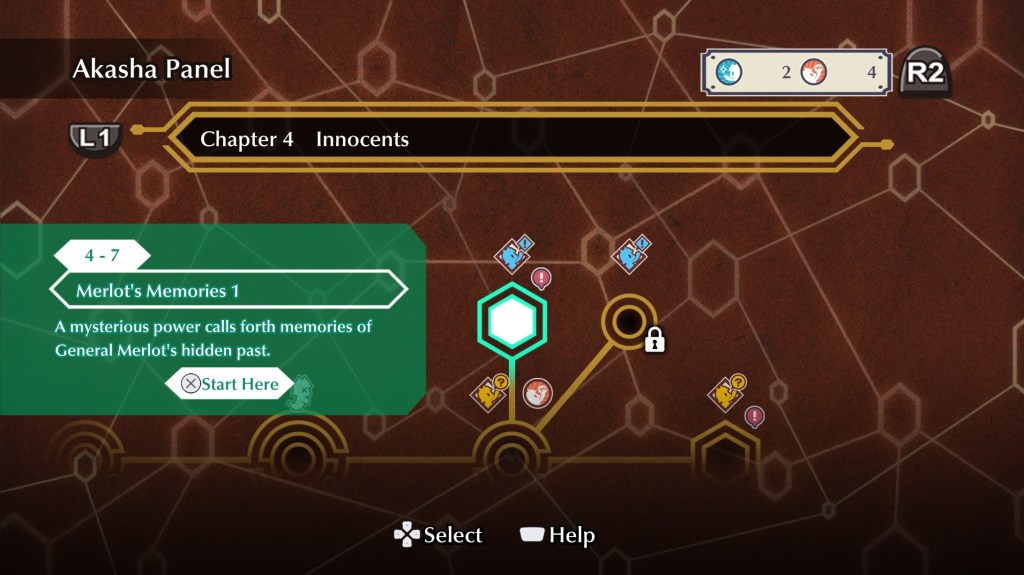Select the hexagon node at bottom right
1024x575 pixels.
(726, 455)
